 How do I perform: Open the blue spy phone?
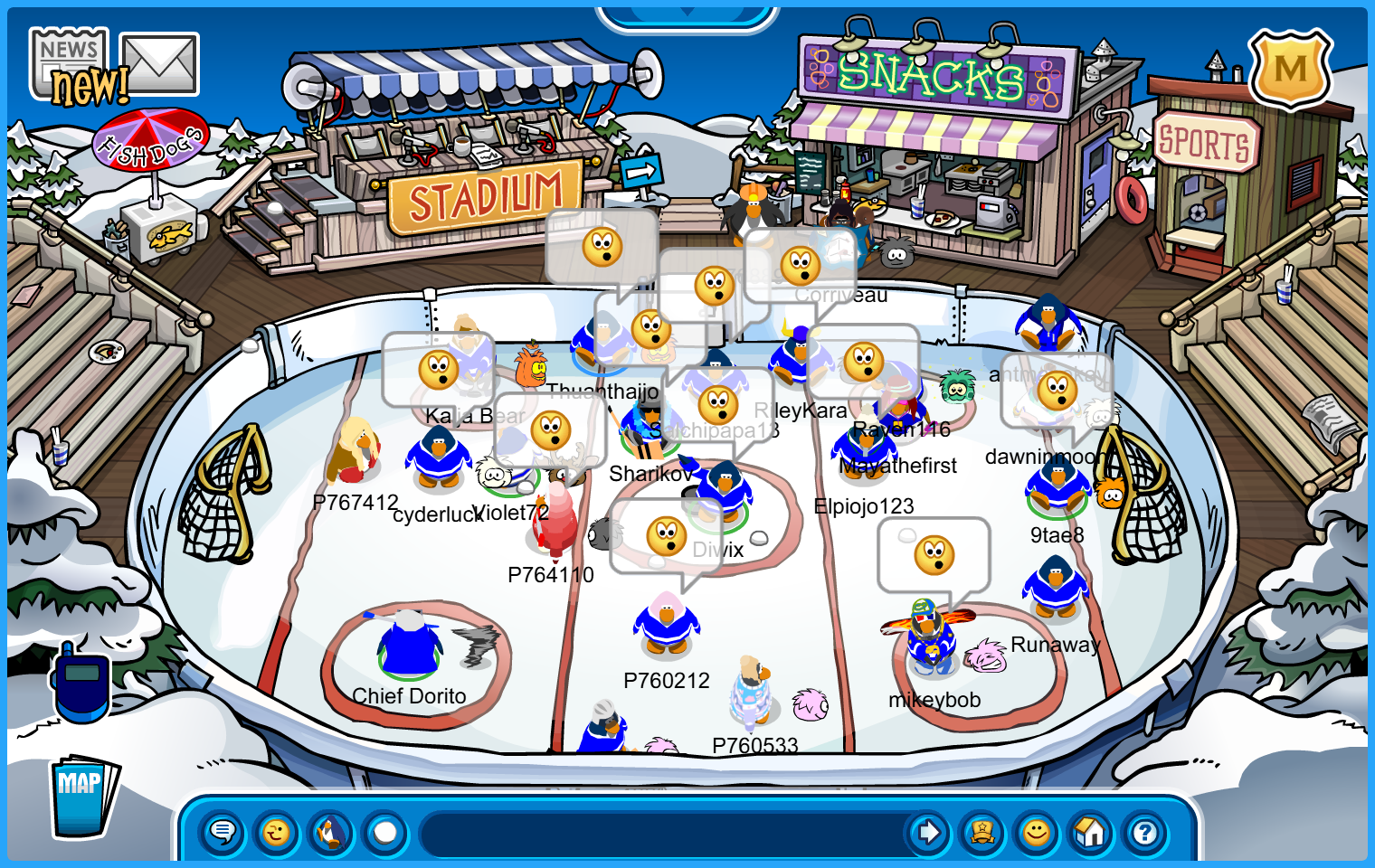pos(81,683)
